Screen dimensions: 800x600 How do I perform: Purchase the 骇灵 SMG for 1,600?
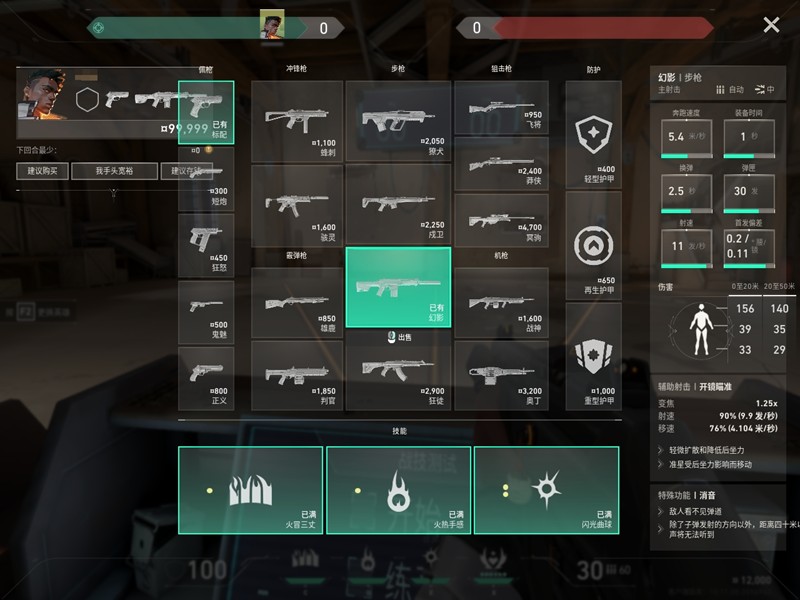tap(297, 204)
